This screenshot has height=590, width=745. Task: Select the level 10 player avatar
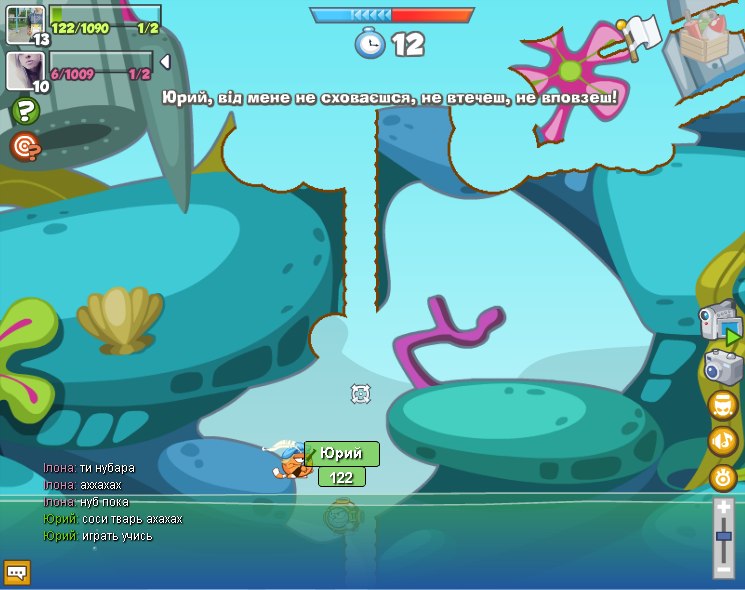pyautogui.click(x=24, y=70)
